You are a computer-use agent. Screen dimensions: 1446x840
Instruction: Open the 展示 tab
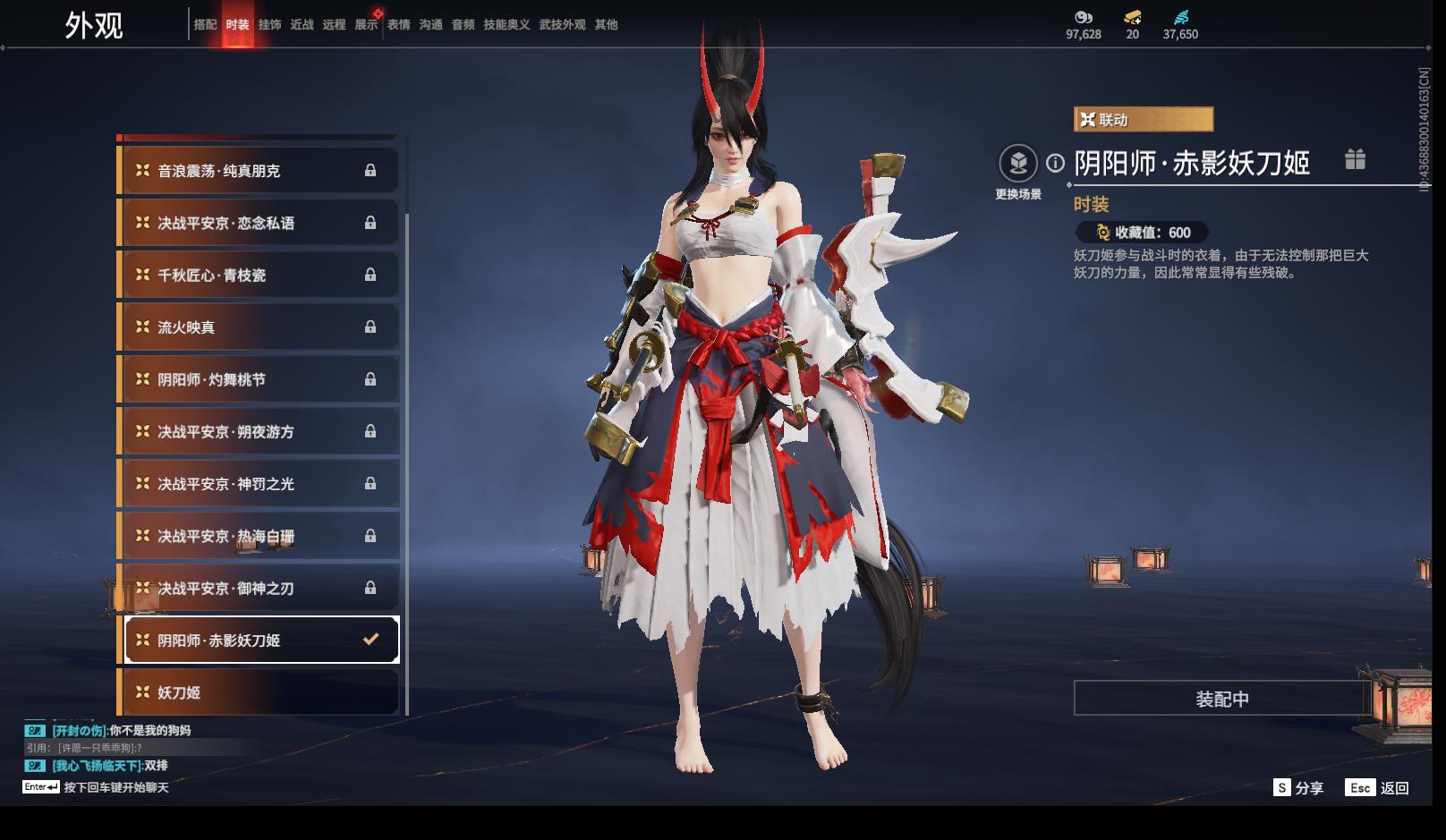366,25
